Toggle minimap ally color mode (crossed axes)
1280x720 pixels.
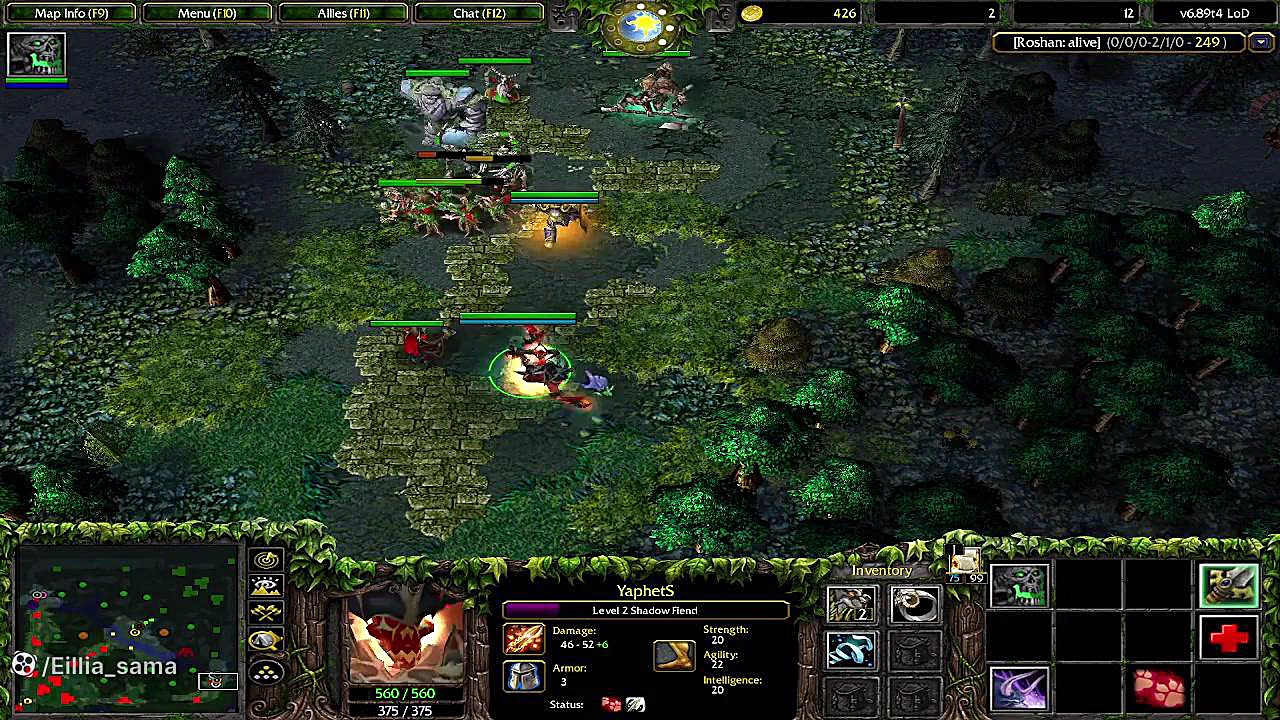tap(266, 613)
